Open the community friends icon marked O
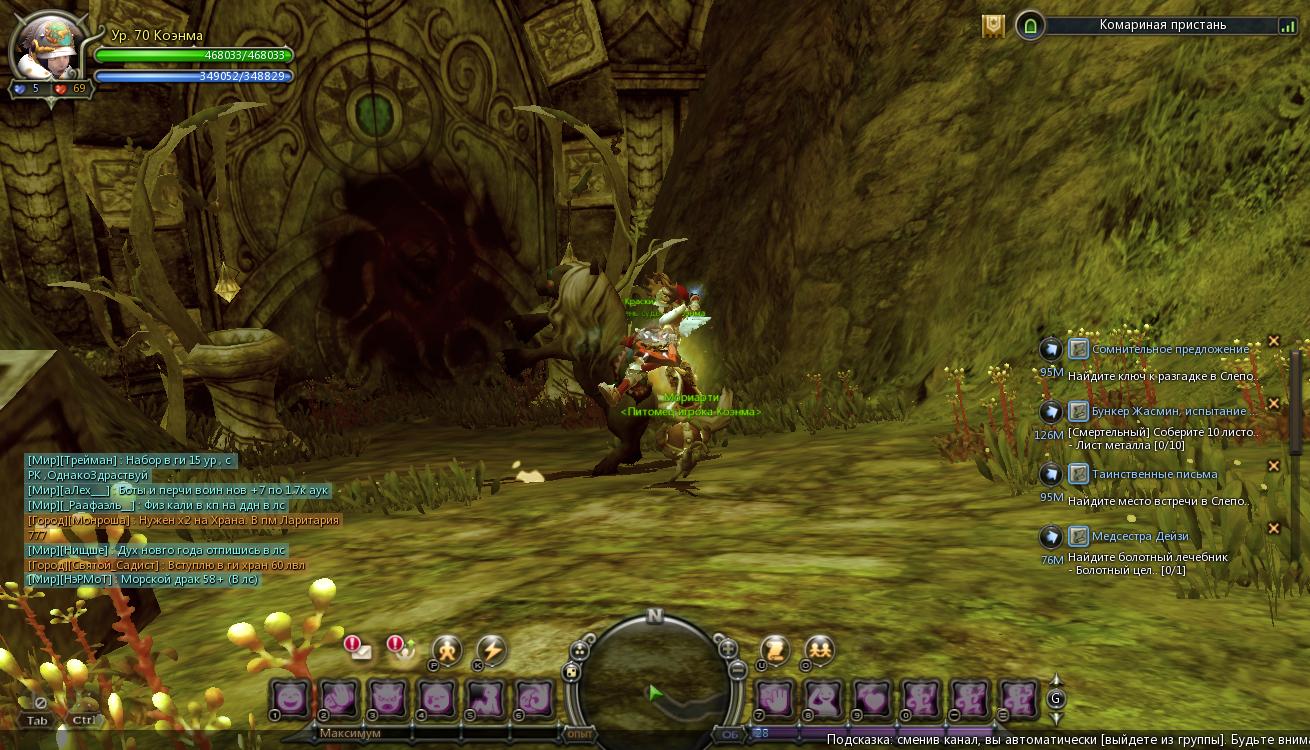 (819, 650)
